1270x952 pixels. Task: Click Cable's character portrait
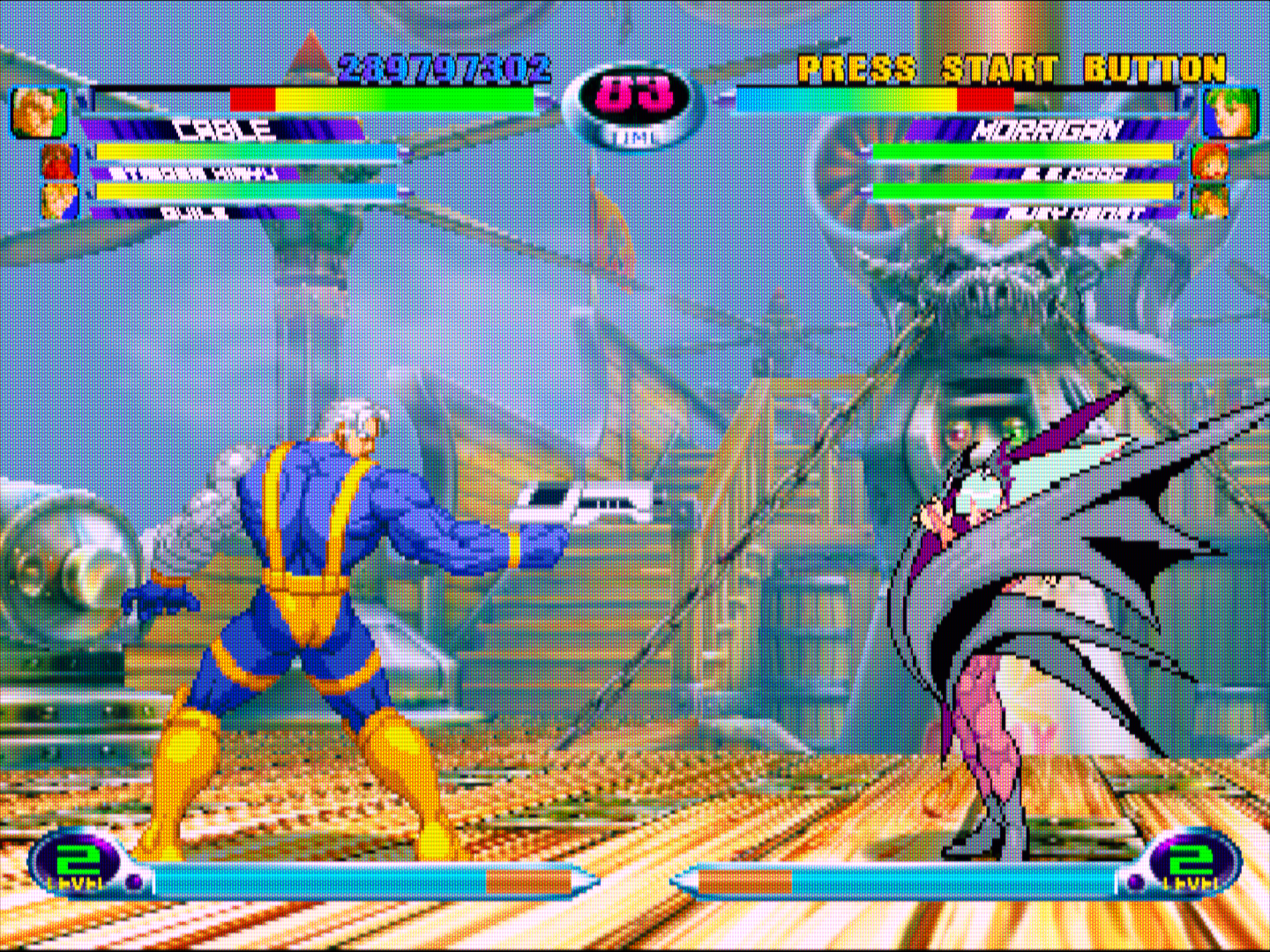pyautogui.click(x=39, y=113)
